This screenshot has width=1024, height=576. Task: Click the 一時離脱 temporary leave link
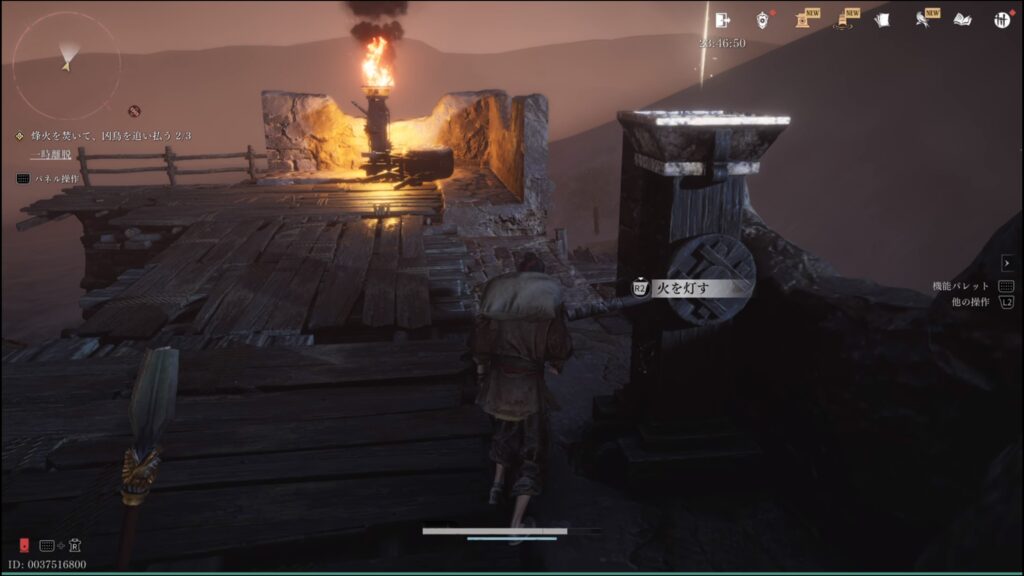coord(48,155)
